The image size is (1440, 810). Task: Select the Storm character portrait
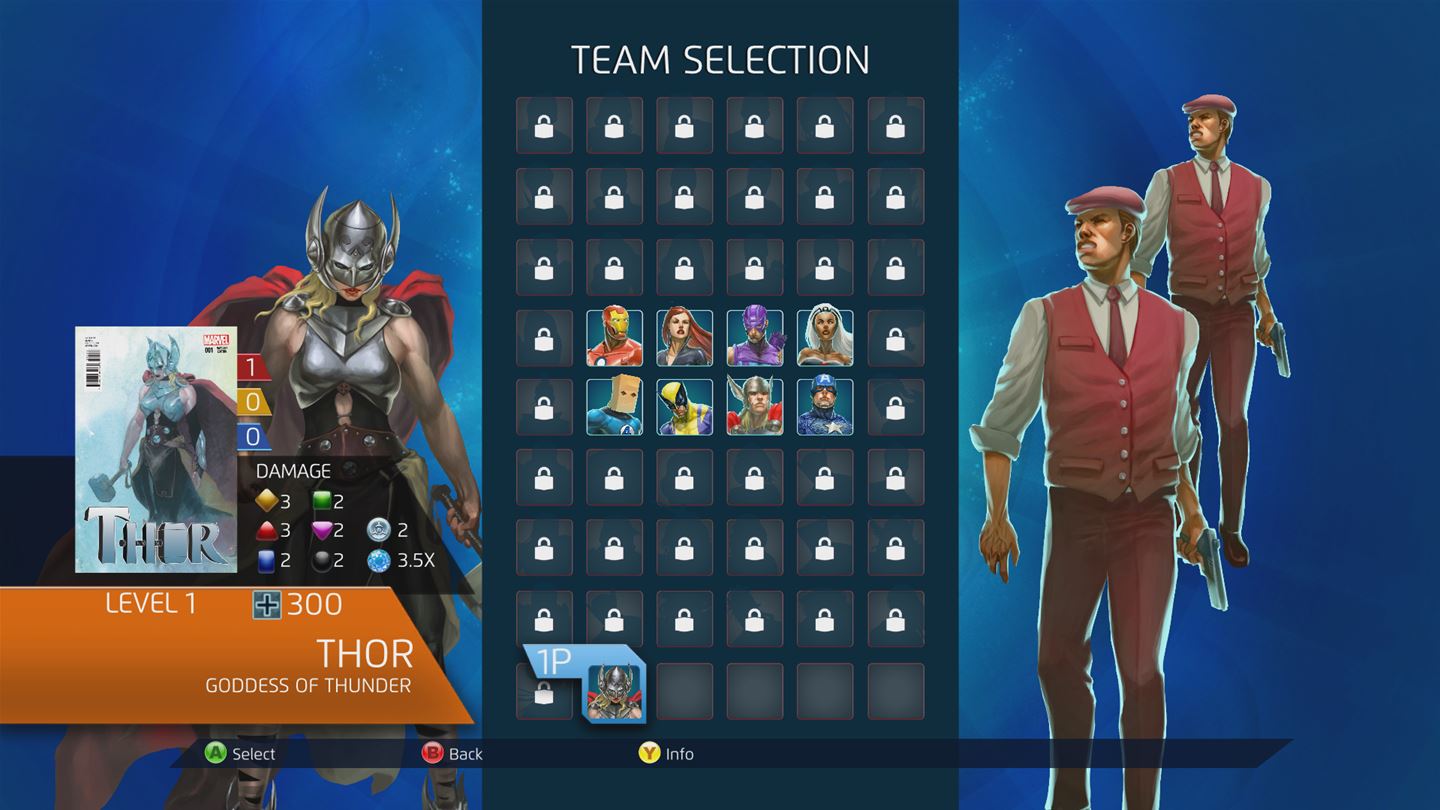[x=825, y=338]
